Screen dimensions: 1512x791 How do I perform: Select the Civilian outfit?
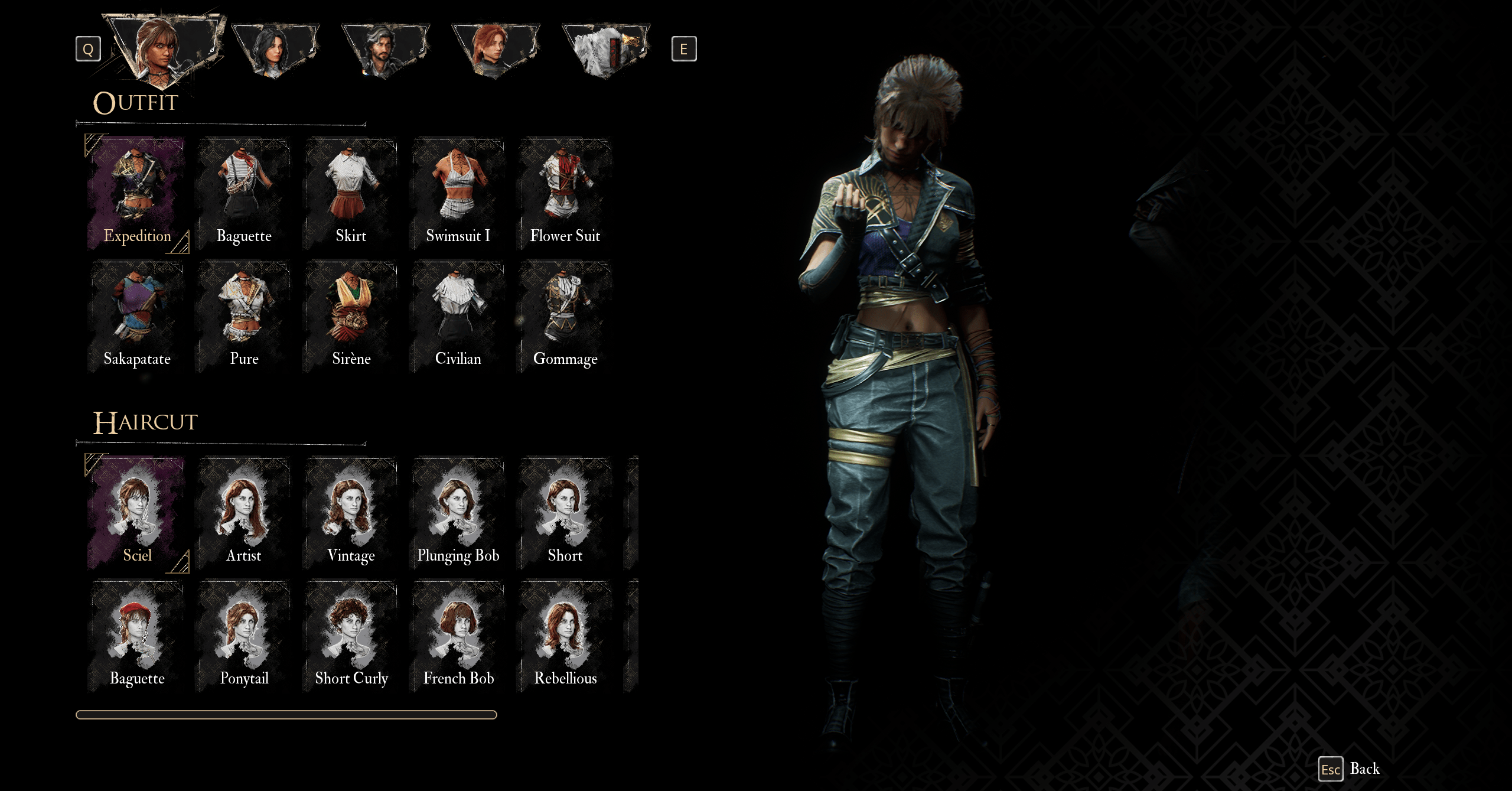pos(458,317)
